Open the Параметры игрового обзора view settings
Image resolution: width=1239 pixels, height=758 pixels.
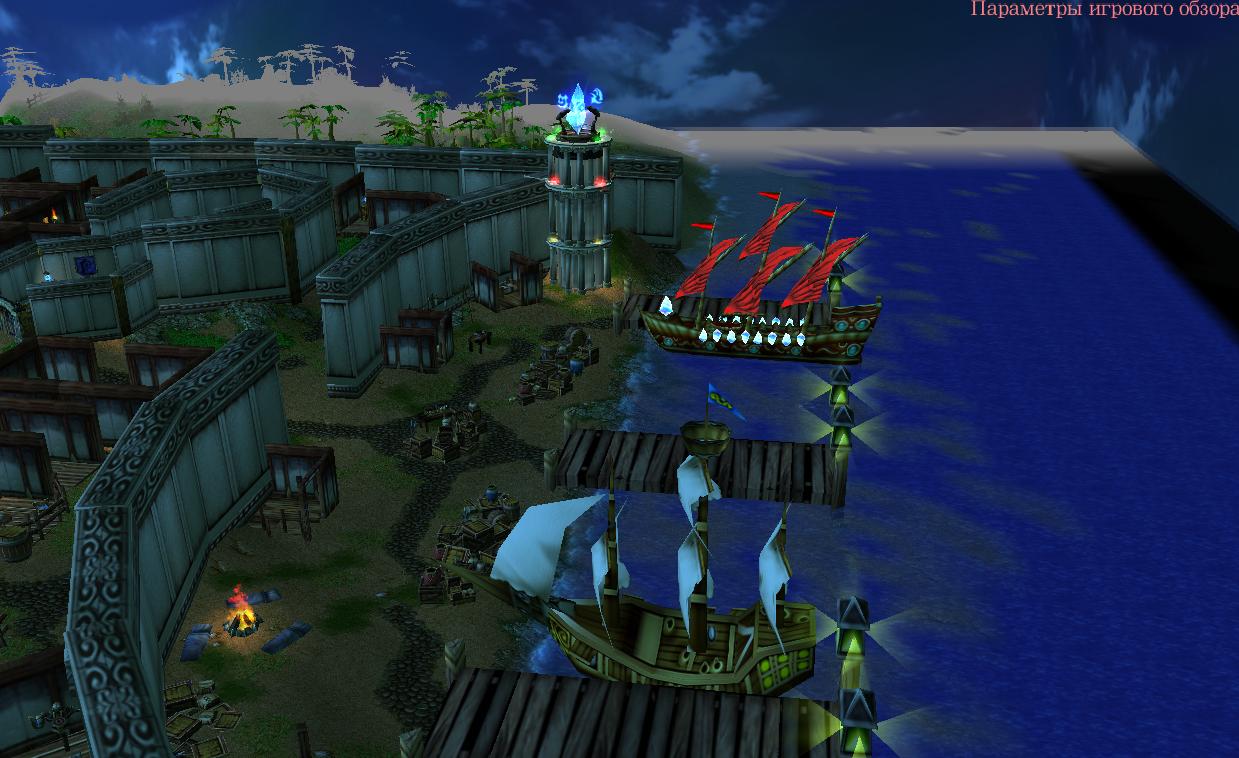click(1104, 10)
